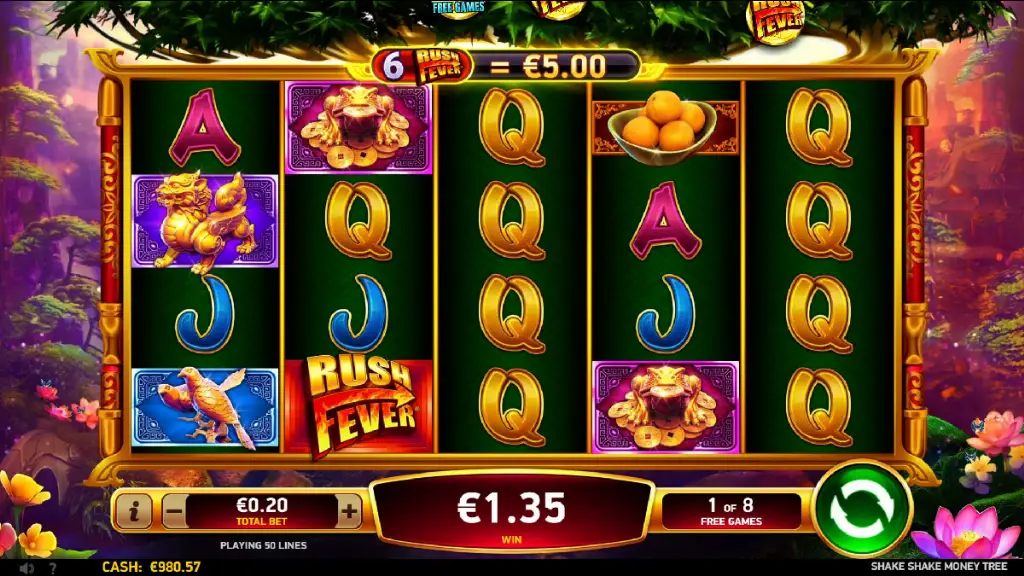Open help via the question mark icon

[x=52, y=568]
